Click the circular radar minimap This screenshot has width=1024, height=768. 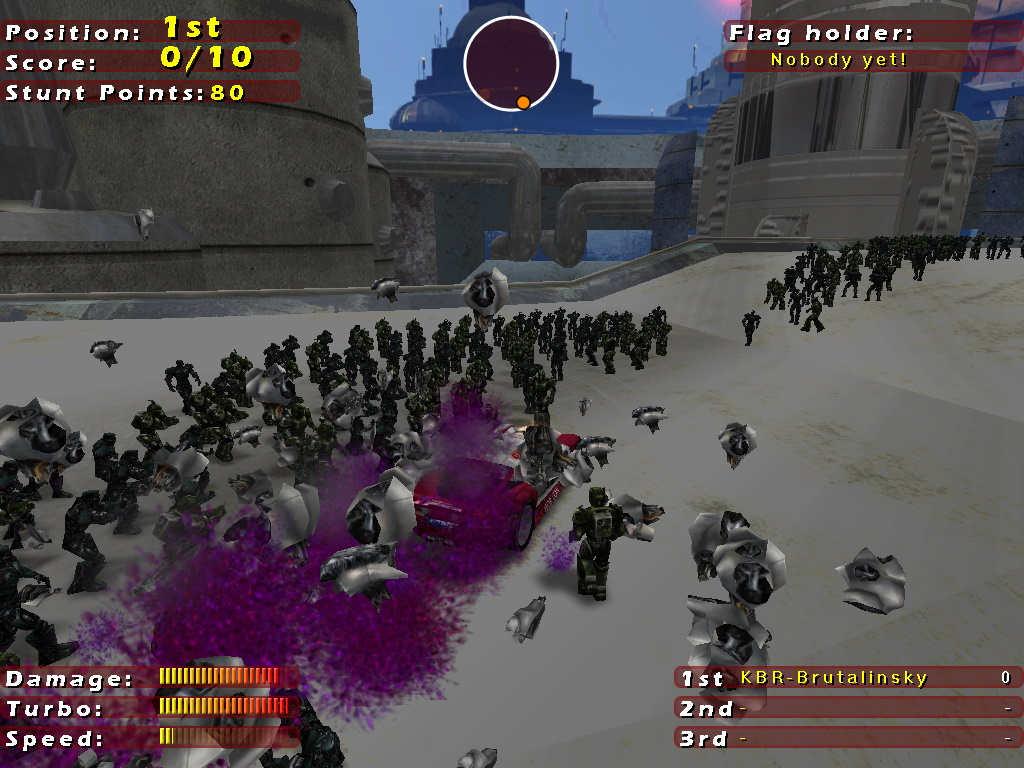tap(510, 63)
